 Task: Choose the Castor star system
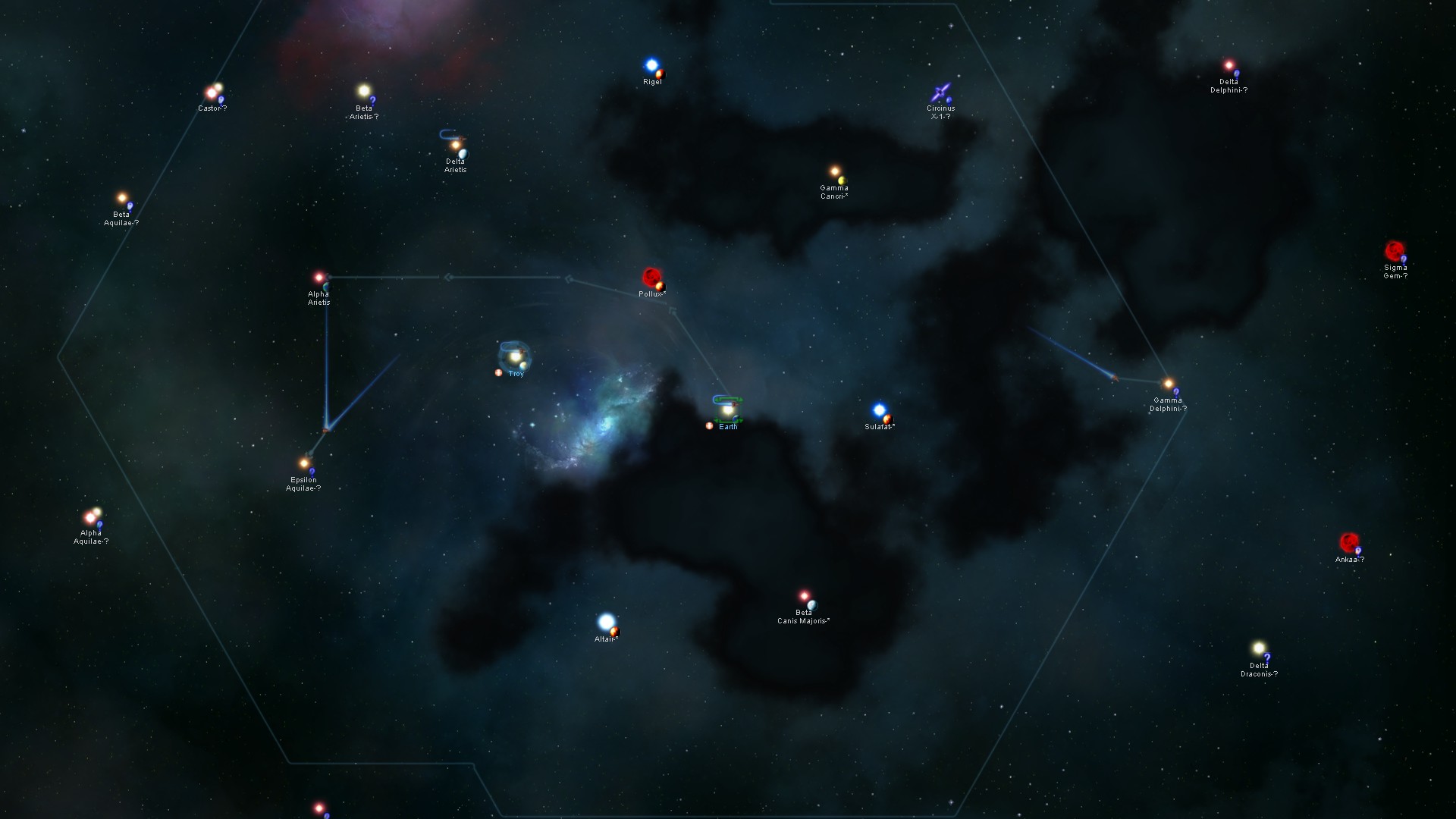tap(212, 93)
